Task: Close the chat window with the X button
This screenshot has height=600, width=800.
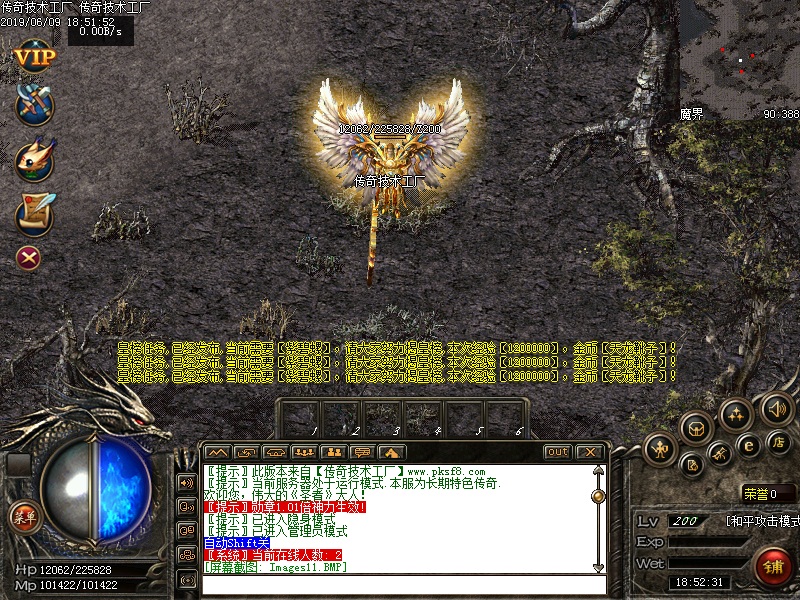Action: 589,452
